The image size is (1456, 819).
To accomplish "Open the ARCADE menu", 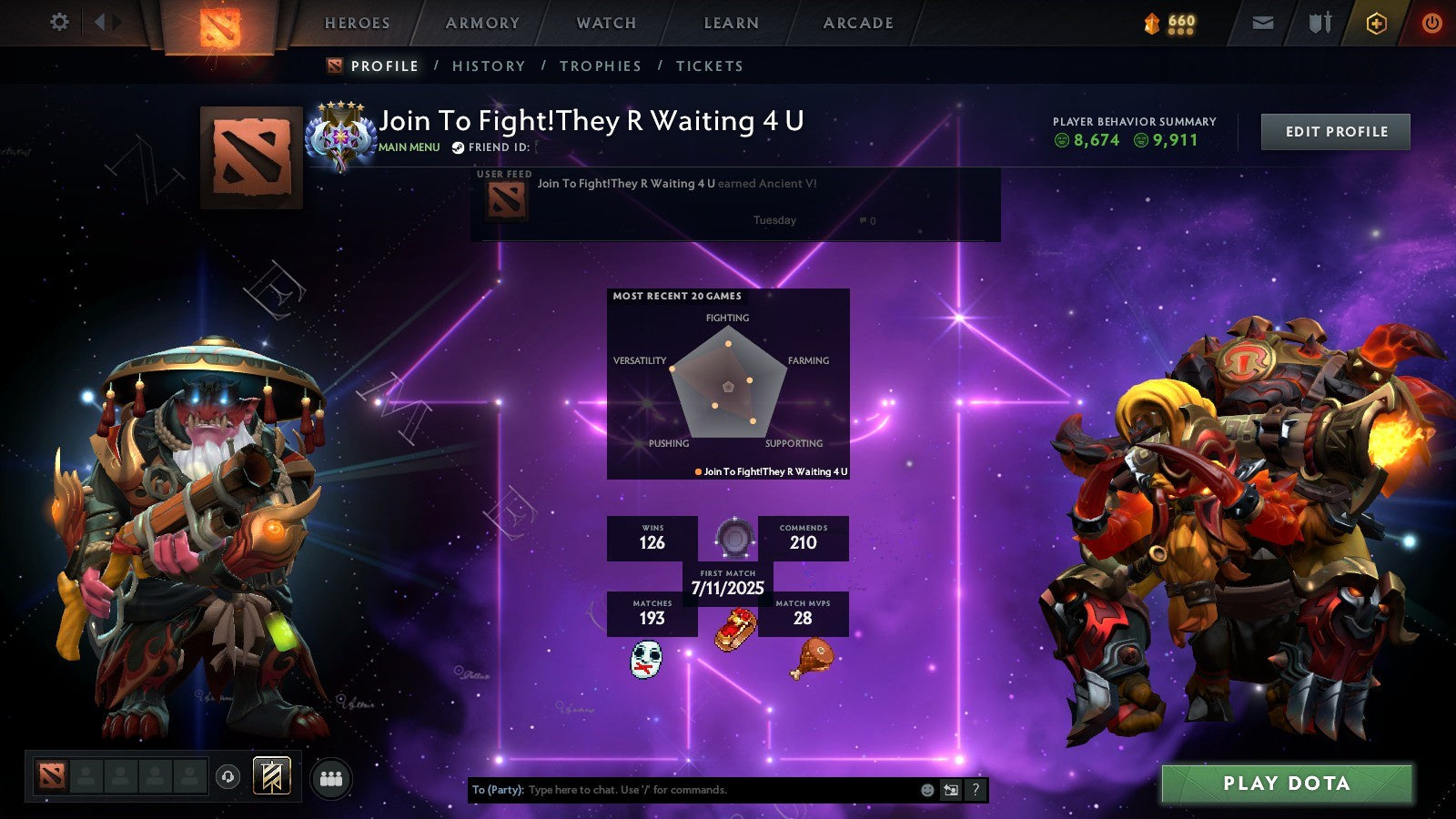I will 856,23.
